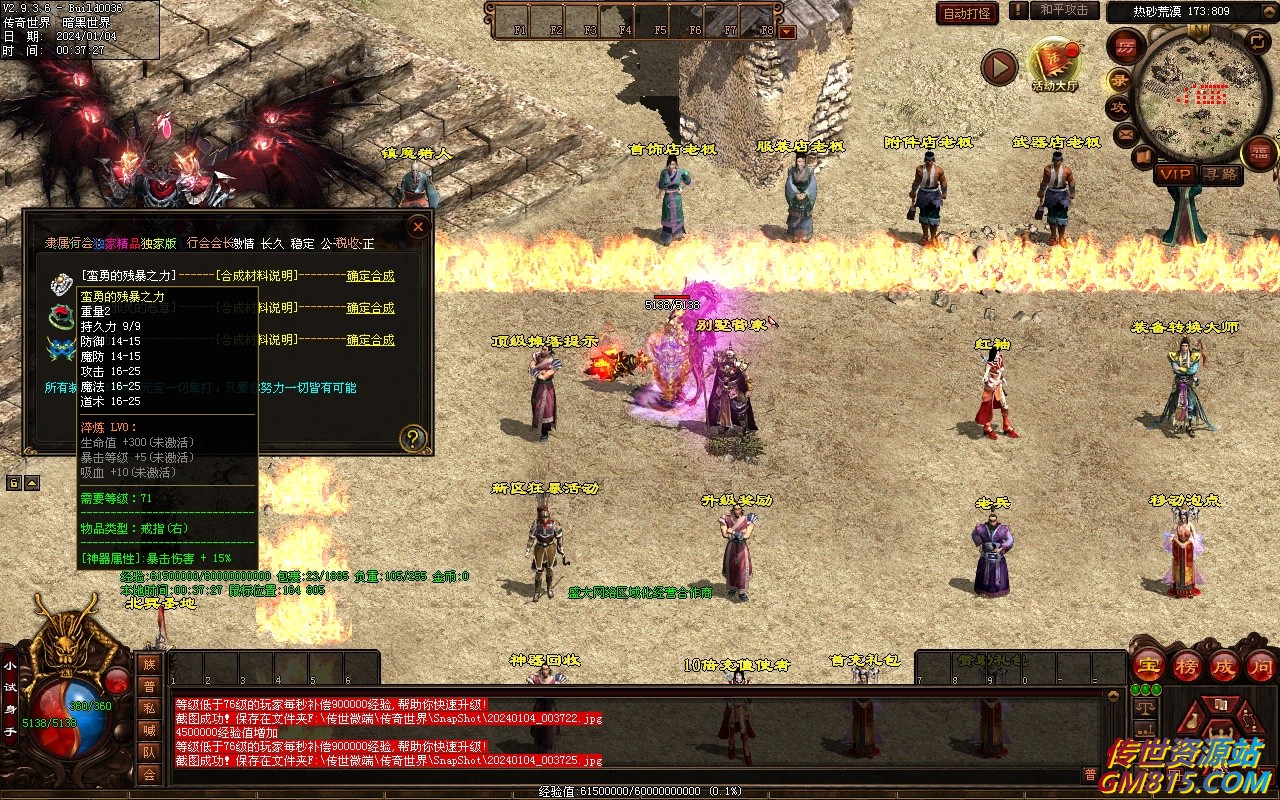Show the 榜 ranking list

click(1187, 665)
